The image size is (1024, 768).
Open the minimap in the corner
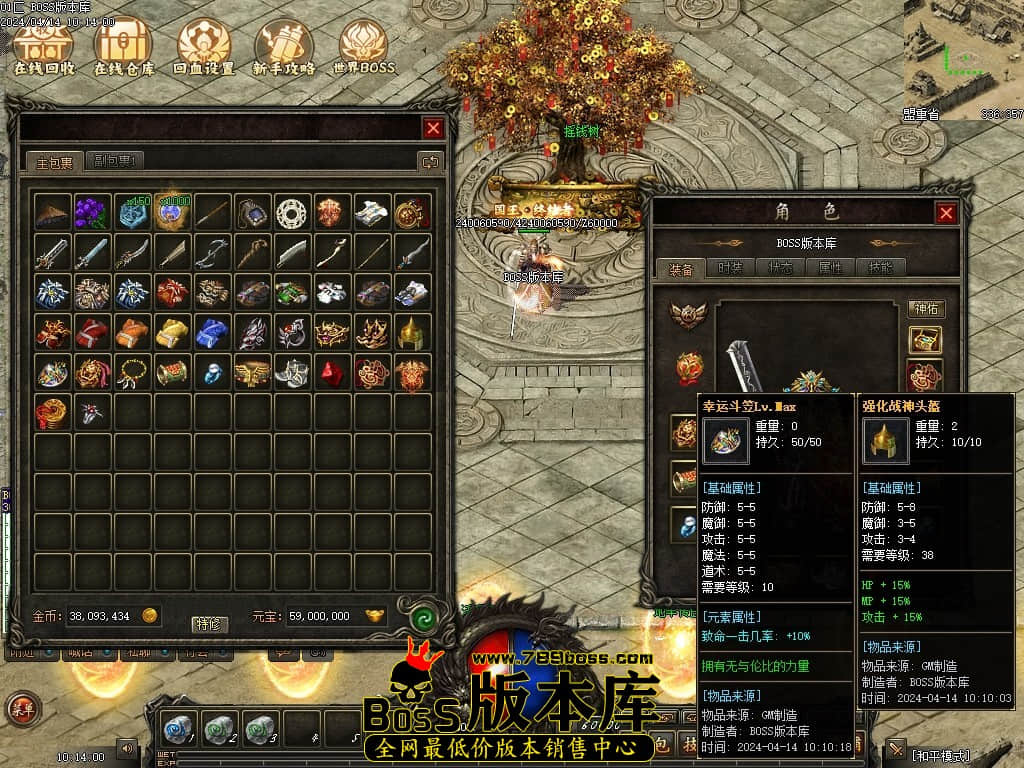(964, 55)
